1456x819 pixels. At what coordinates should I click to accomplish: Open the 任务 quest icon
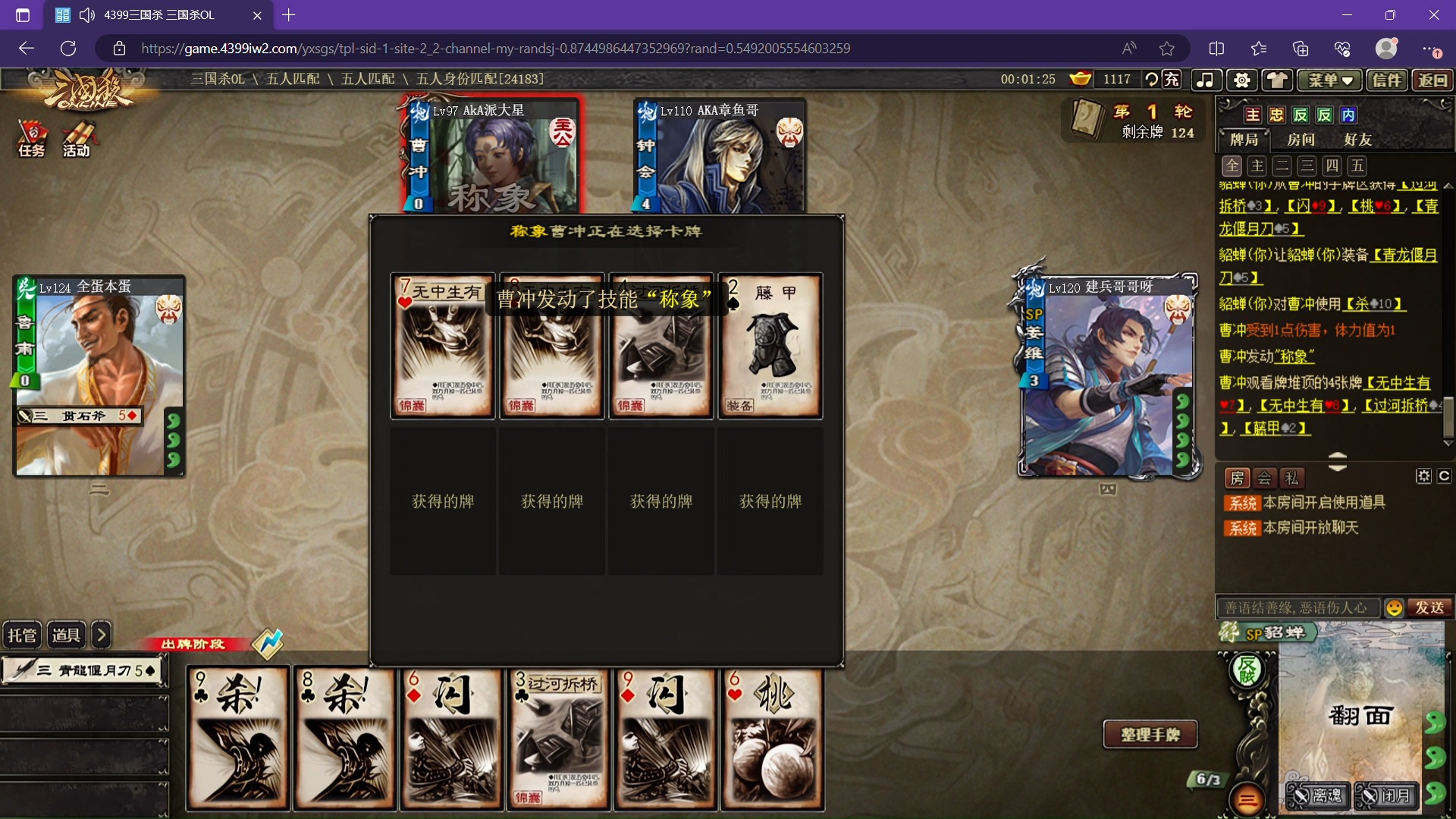point(31,138)
